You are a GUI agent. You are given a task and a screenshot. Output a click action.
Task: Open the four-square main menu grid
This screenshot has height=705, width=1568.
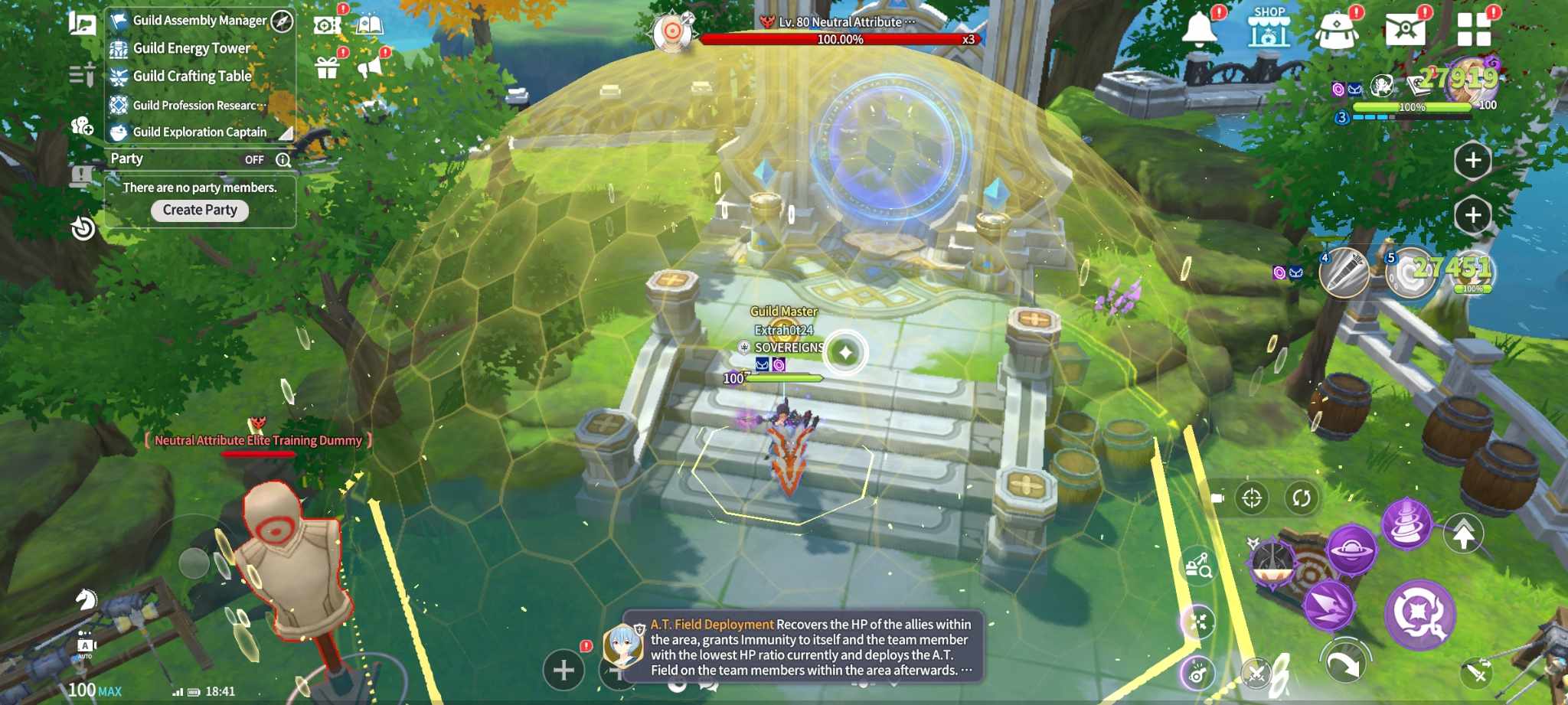(x=1474, y=30)
